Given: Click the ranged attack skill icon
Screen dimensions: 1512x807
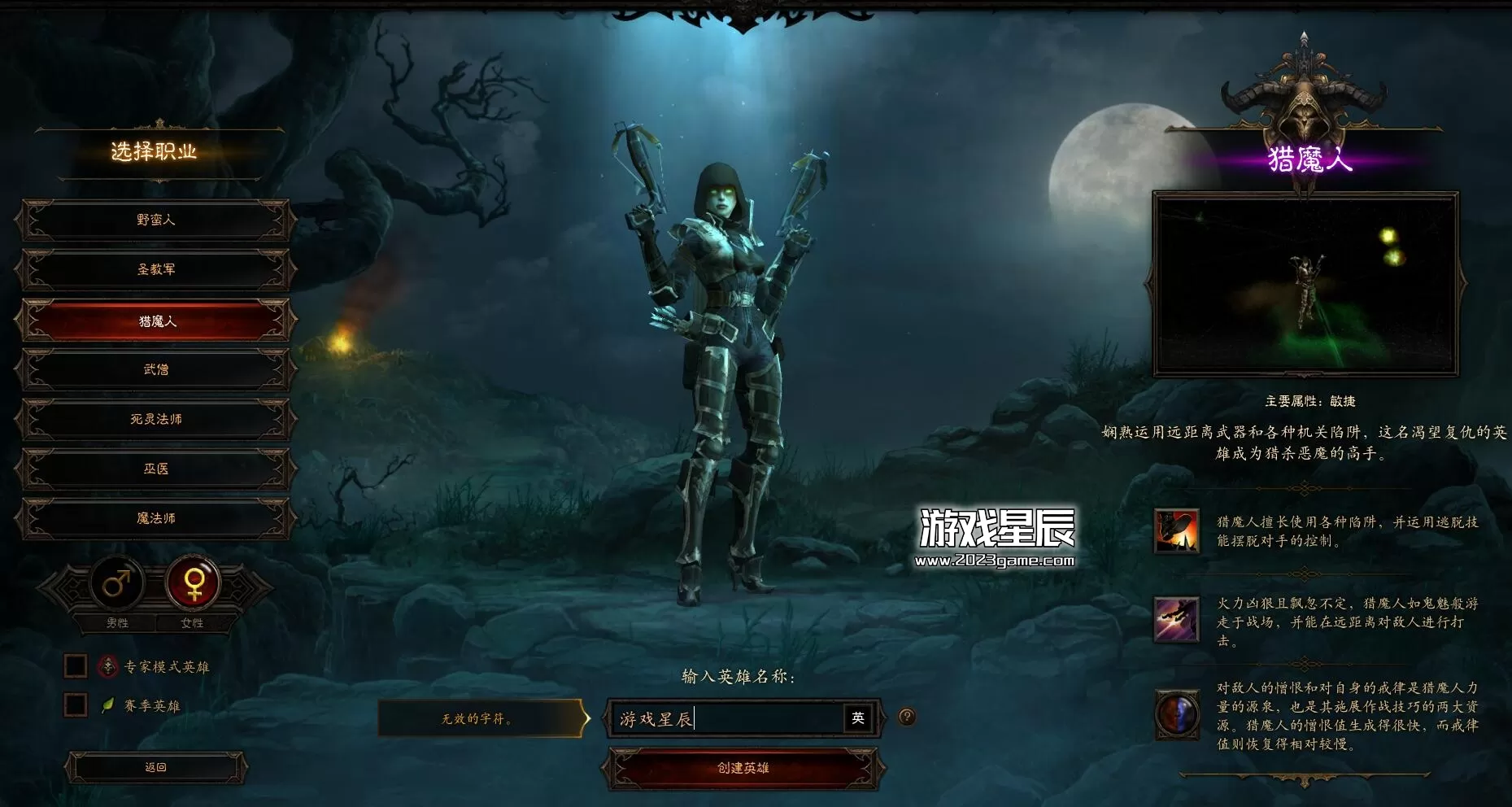Looking at the screenshot, I should pyautogui.click(x=1176, y=619).
